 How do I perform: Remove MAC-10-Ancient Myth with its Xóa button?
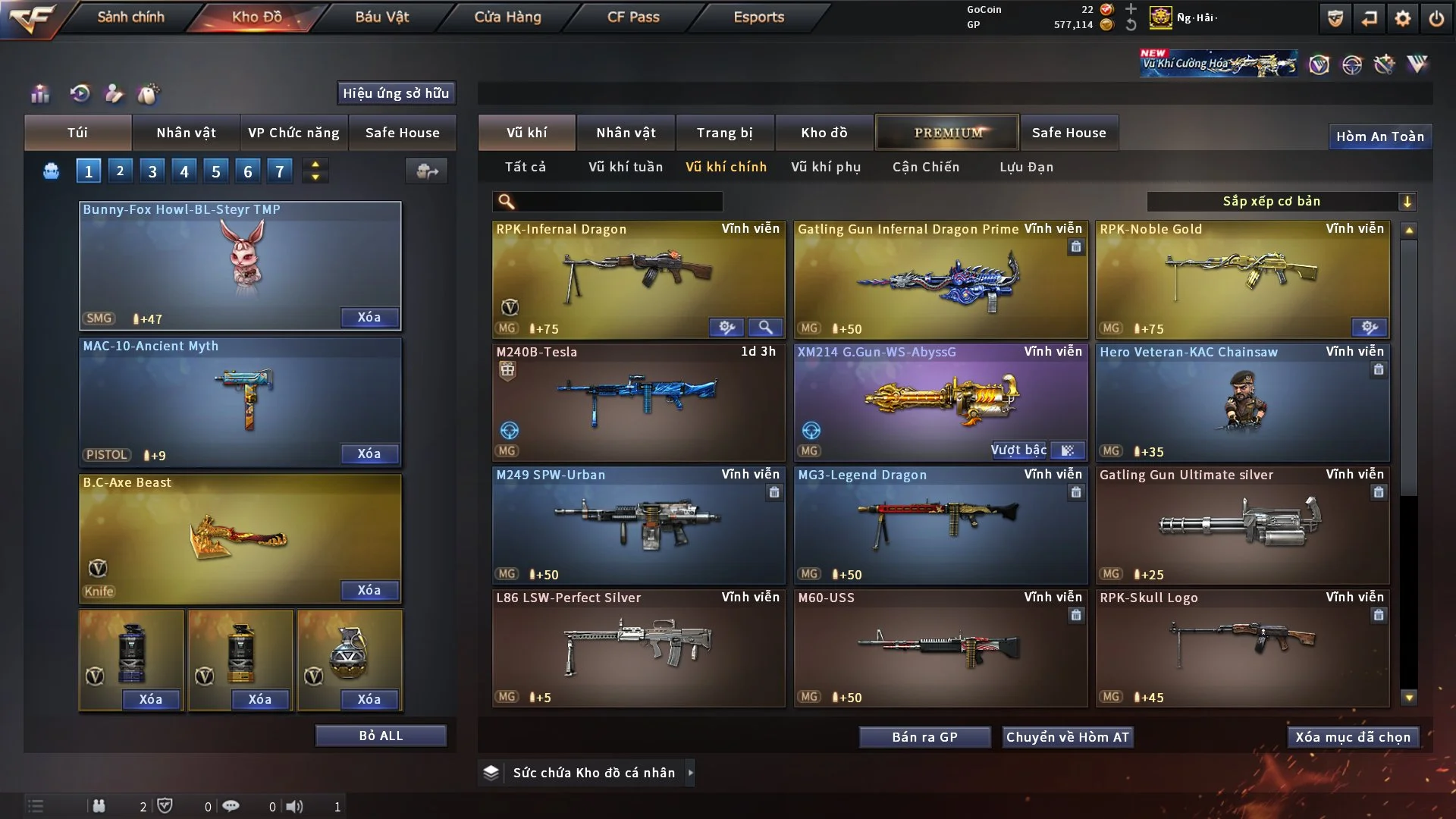[x=369, y=453]
